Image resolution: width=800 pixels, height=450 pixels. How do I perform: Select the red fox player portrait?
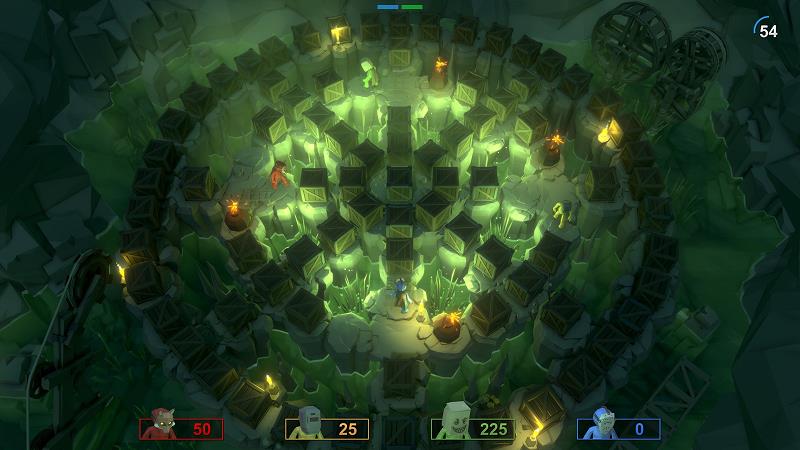point(158,427)
